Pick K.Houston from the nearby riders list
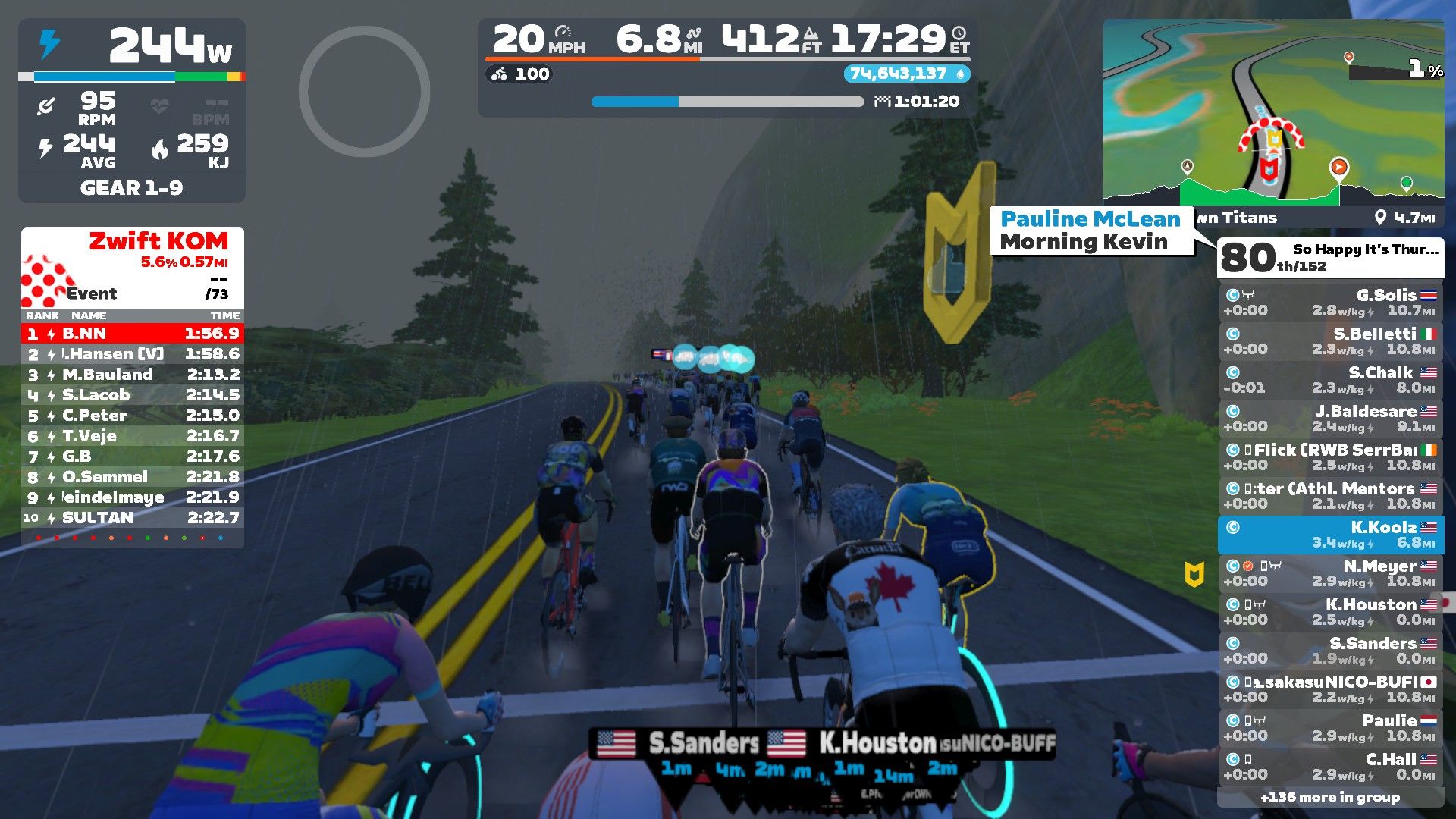This screenshot has width=1456, height=819. [x=1330, y=612]
